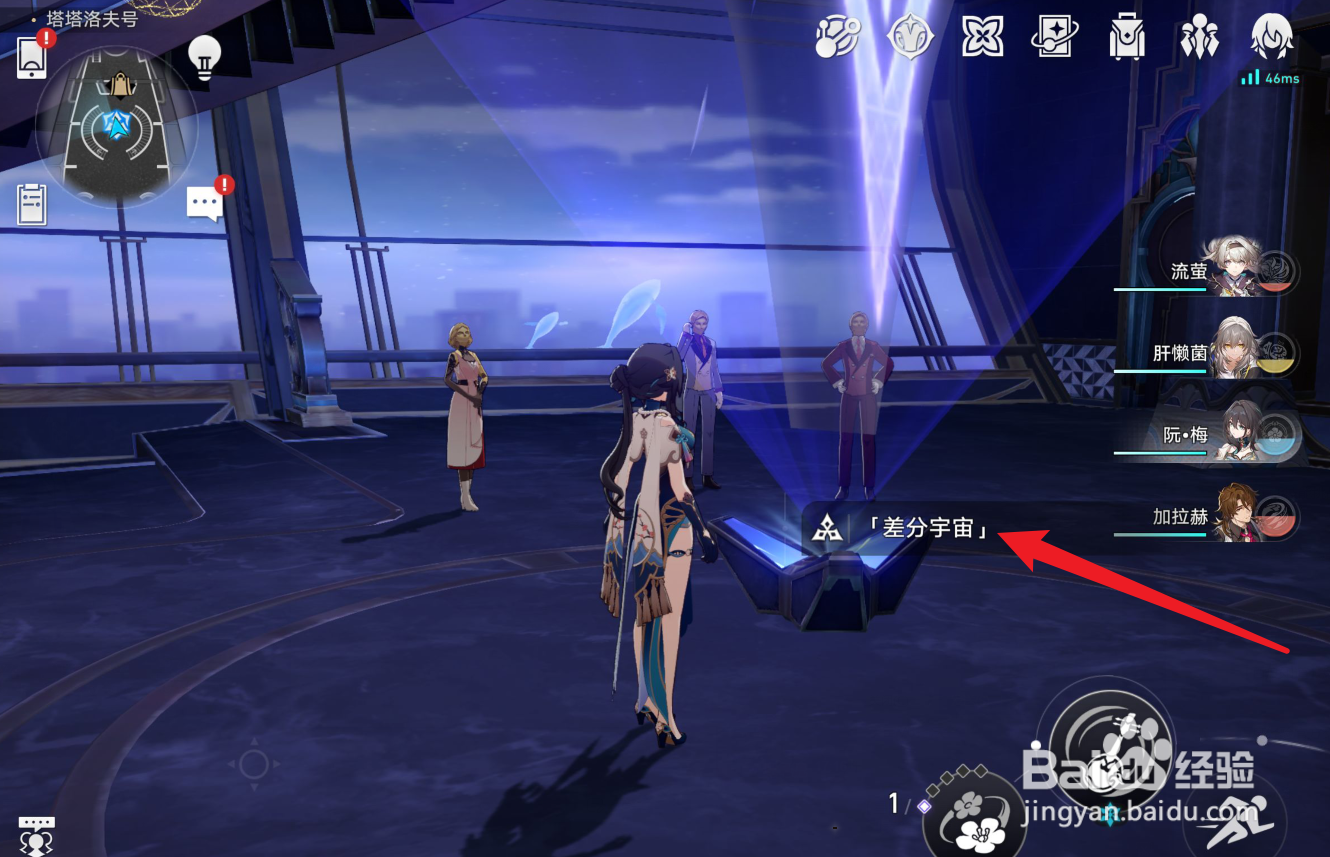Open character menu via the avatar icon
Image resolution: width=1330 pixels, height=857 pixels.
point(1272,37)
